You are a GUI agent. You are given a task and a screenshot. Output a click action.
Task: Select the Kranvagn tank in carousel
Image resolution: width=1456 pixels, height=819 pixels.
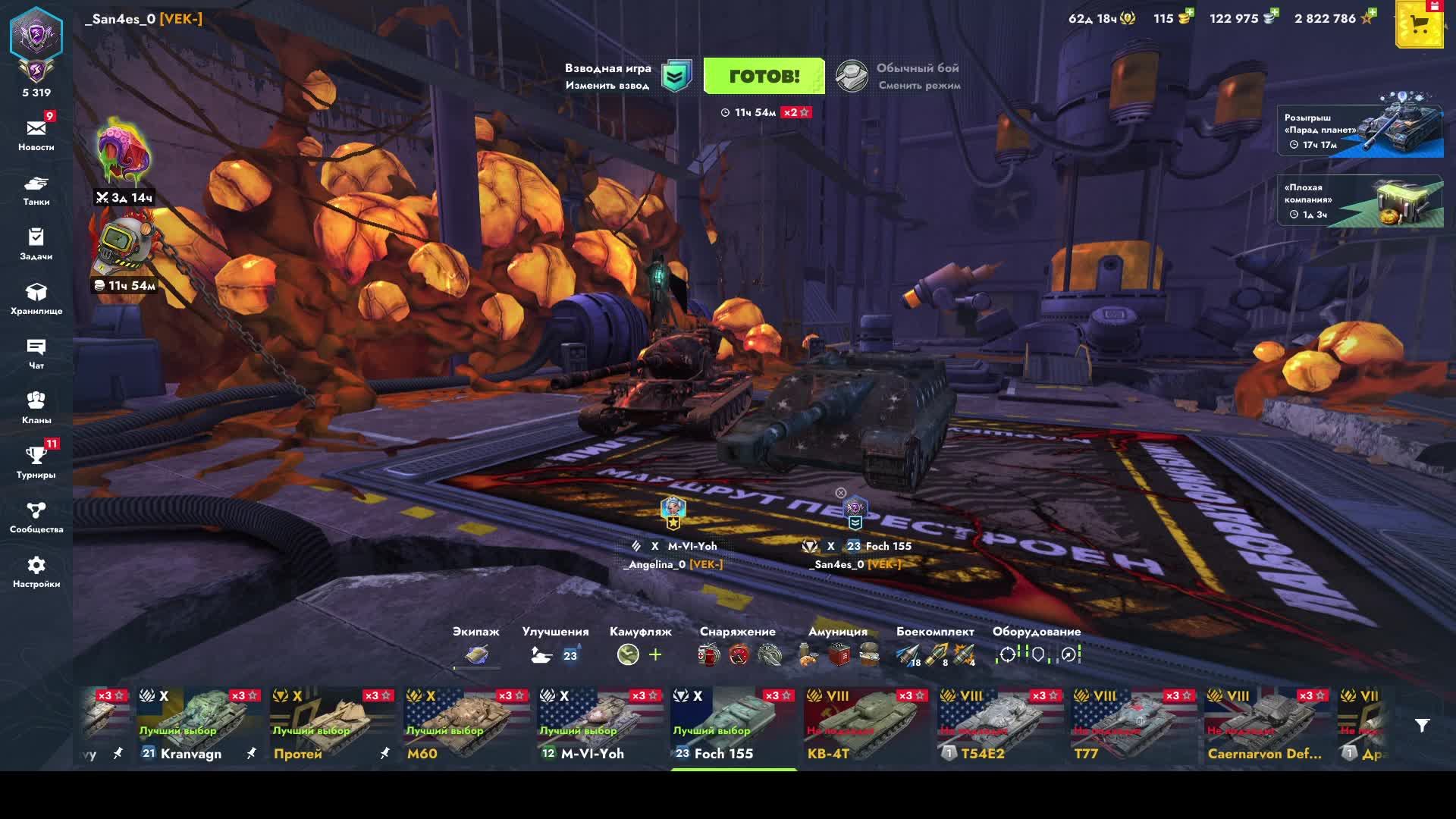pos(200,726)
